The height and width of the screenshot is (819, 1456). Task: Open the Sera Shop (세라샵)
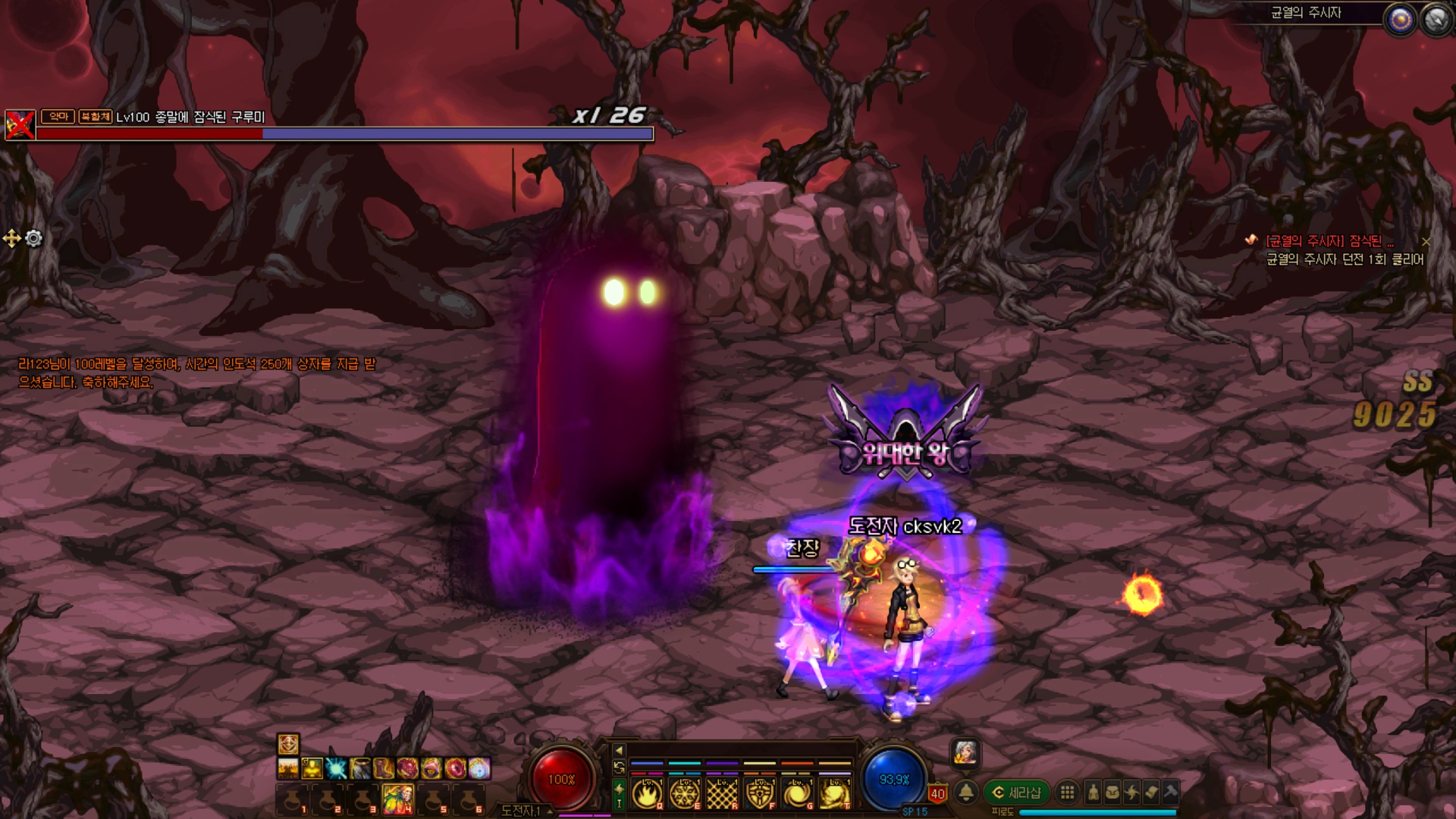tap(1016, 792)
